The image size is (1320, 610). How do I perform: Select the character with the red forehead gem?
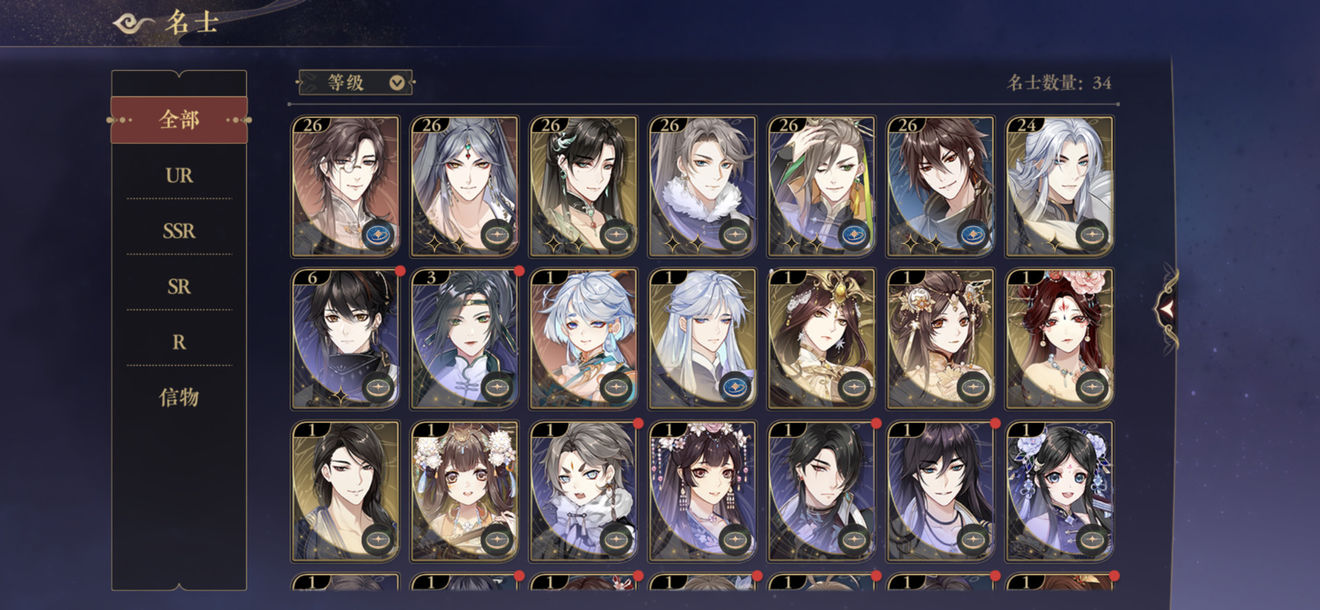coord(464,186)
